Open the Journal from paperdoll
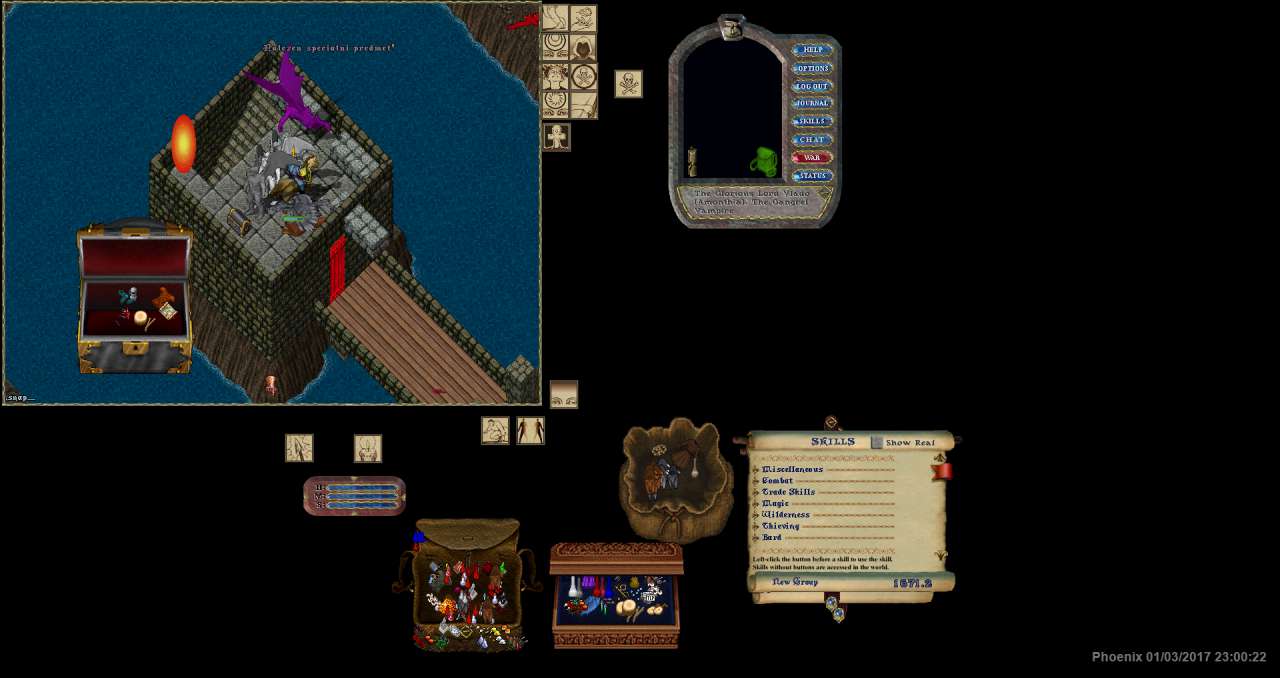The height and width of the screenshot is (678, 1280). tap(812, 103)
